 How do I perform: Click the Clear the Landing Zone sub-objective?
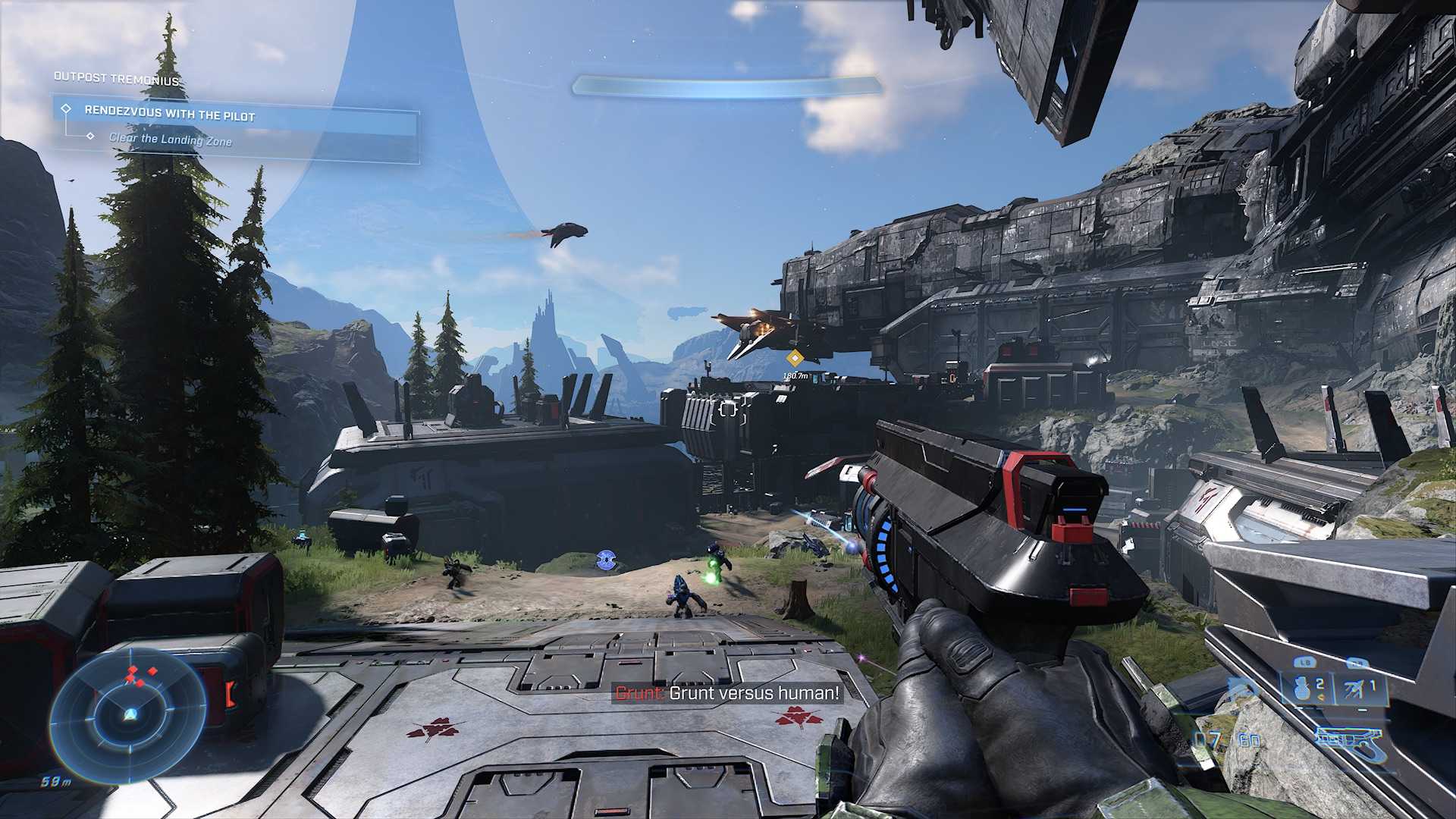click(x=170, y=139)
